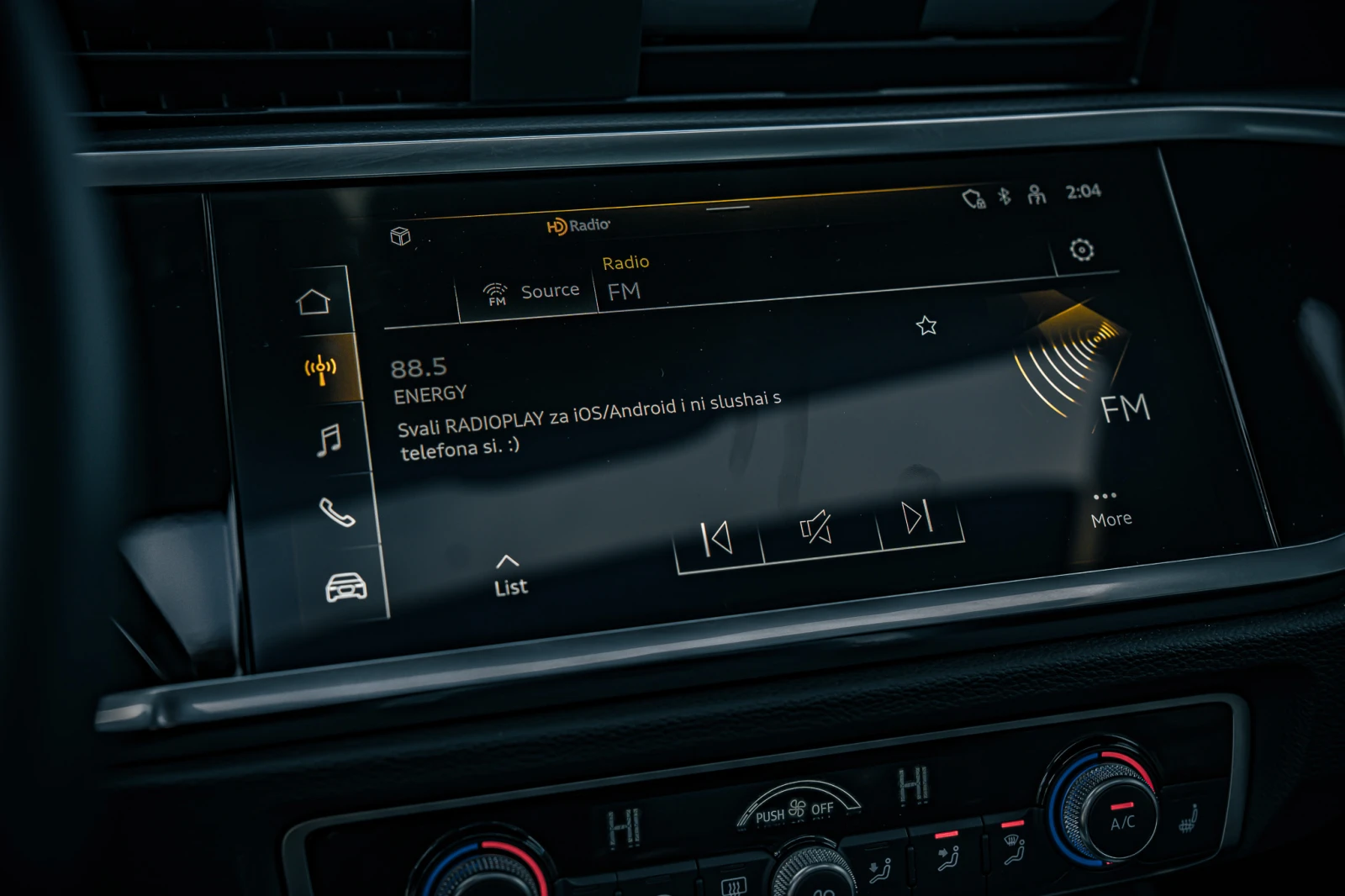
Task: Open the More options menu
Action: click(1110, 510)
